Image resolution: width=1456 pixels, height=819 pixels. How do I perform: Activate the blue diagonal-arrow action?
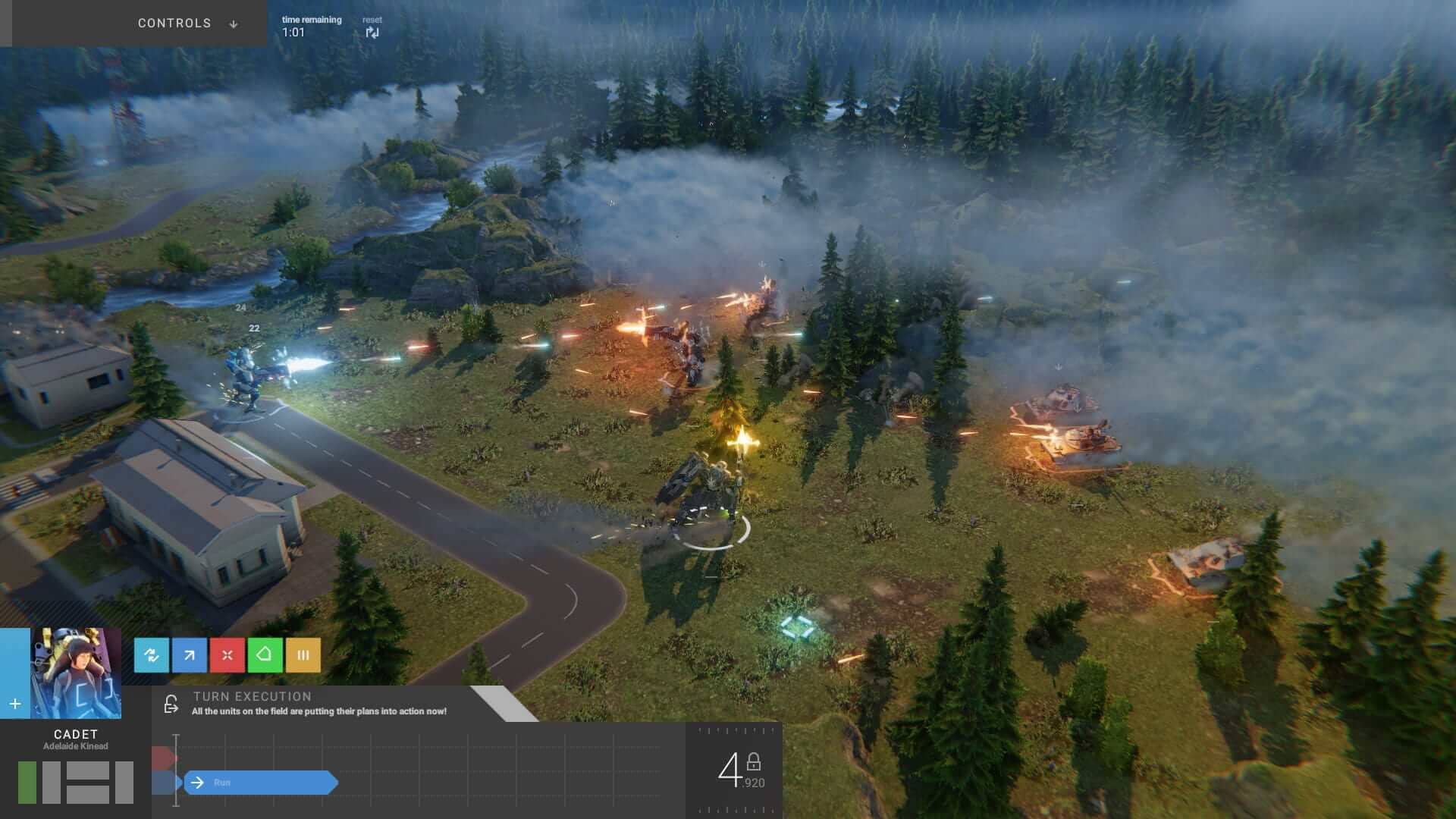(190, 655)
